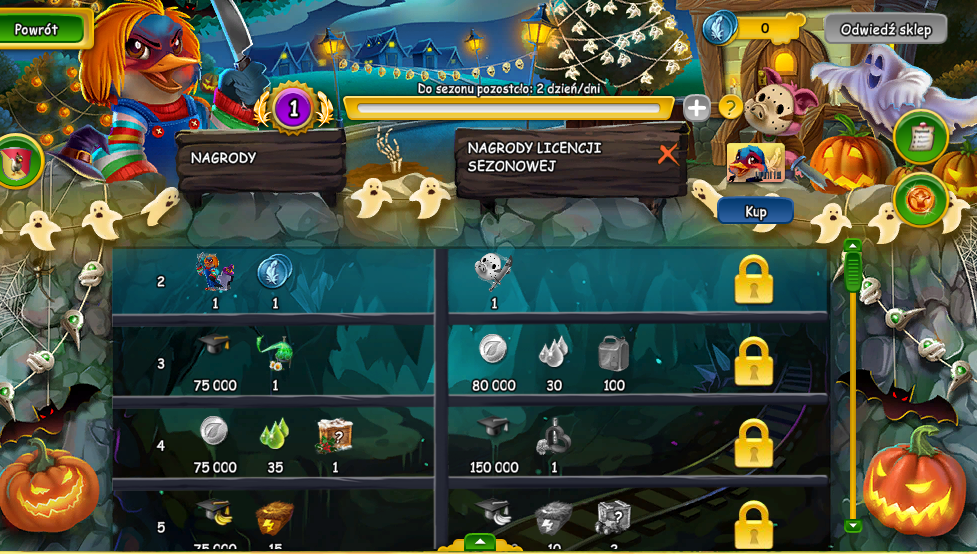Click the plus button beside the season progress bar
The image size is (977, 554).
point(697,108)
